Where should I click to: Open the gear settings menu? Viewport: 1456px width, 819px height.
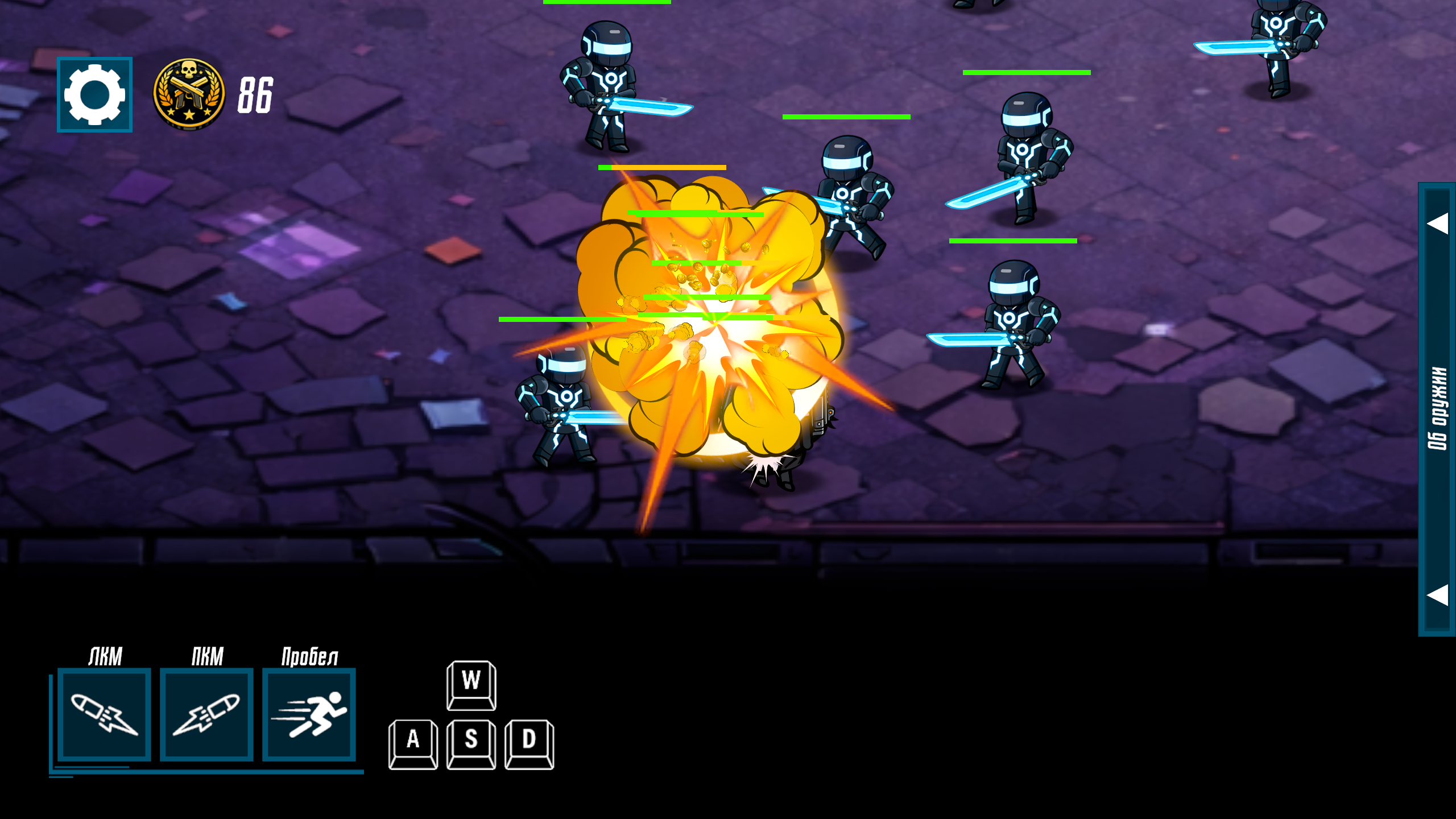(x=94, y=94)
